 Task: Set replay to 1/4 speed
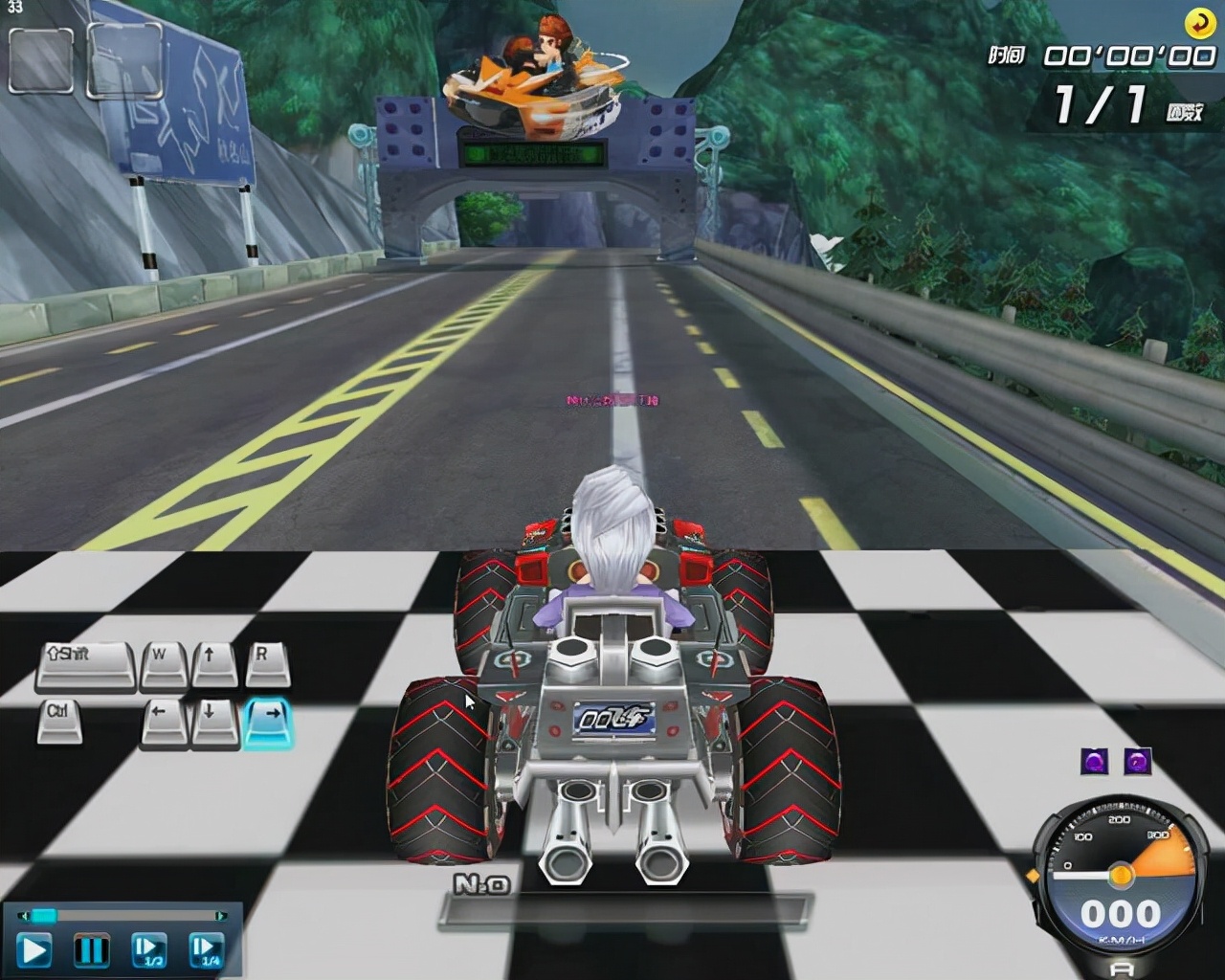(x=206, y=950)
